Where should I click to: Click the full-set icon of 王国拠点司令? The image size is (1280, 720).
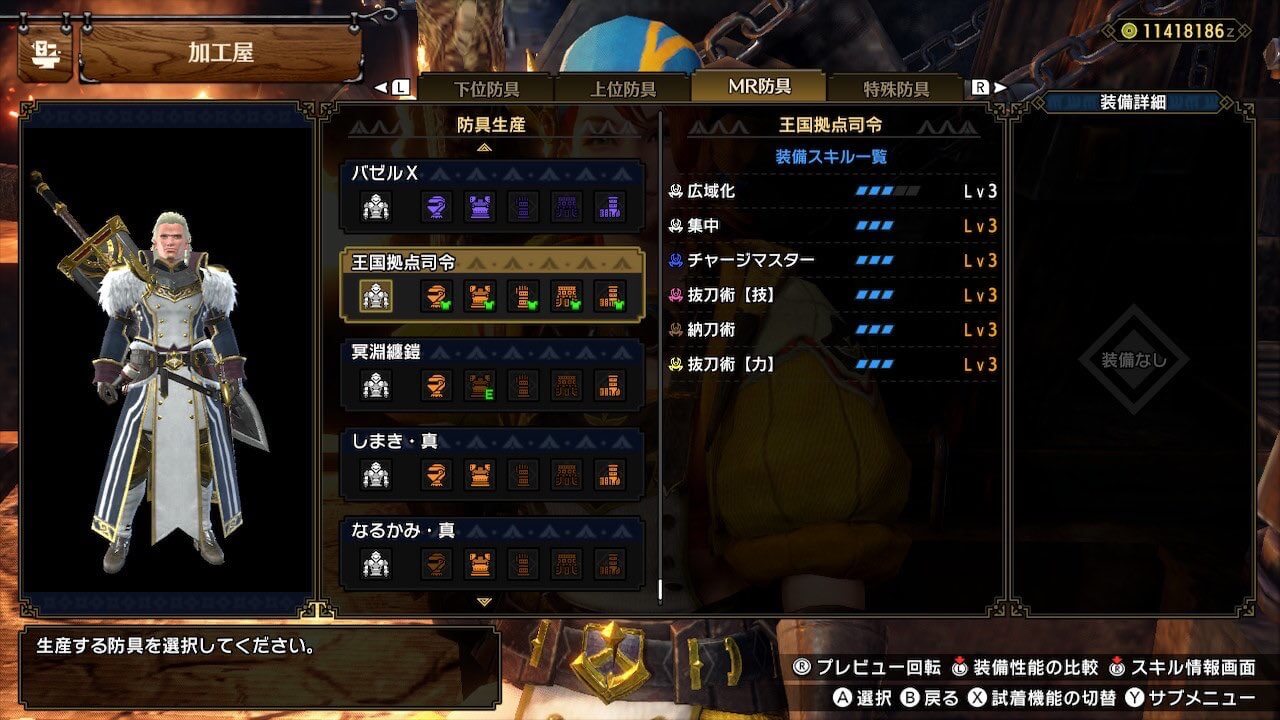376,296
